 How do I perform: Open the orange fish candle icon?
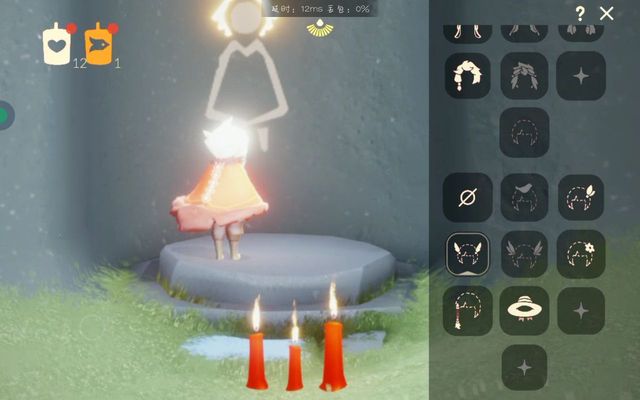98,44
